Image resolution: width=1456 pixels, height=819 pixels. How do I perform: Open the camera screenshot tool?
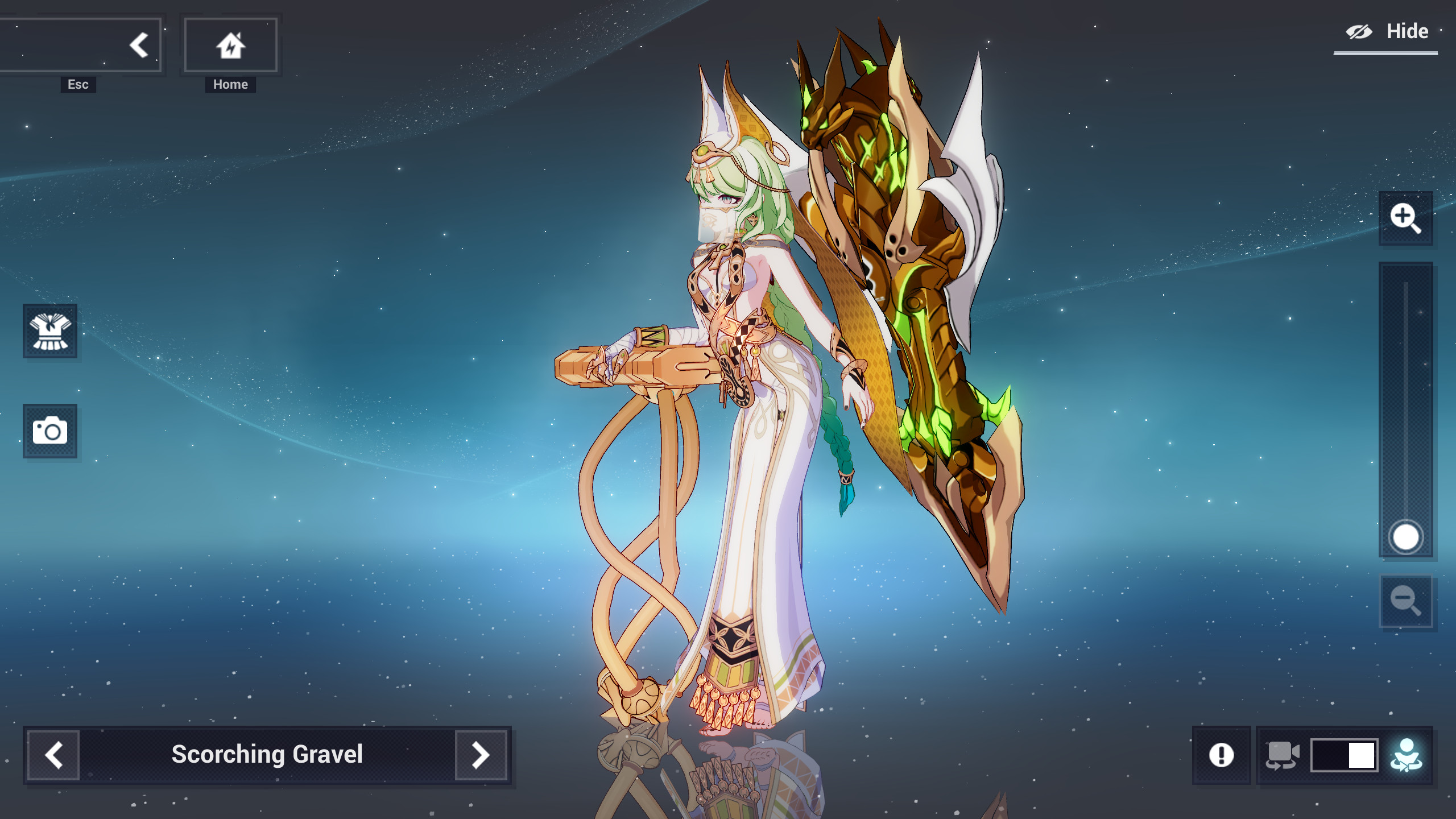50,431
